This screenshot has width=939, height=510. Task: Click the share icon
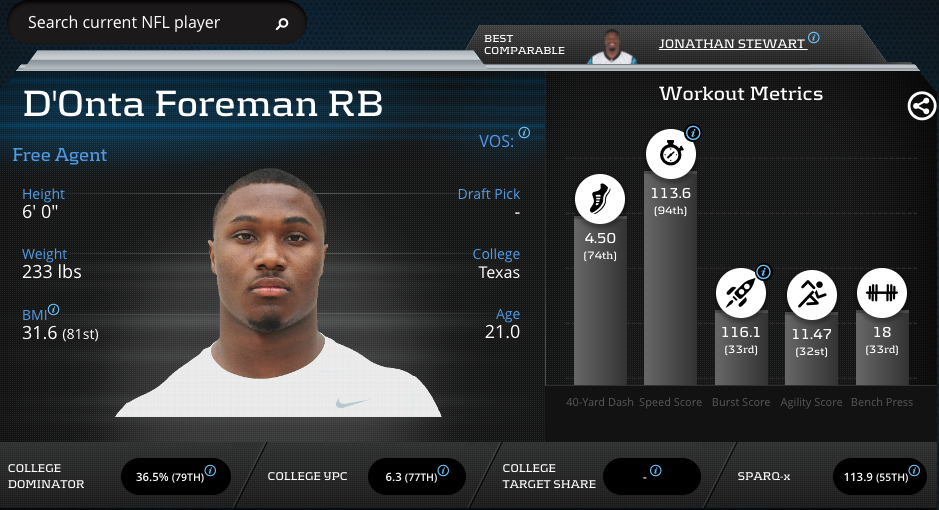click(921, 106)
